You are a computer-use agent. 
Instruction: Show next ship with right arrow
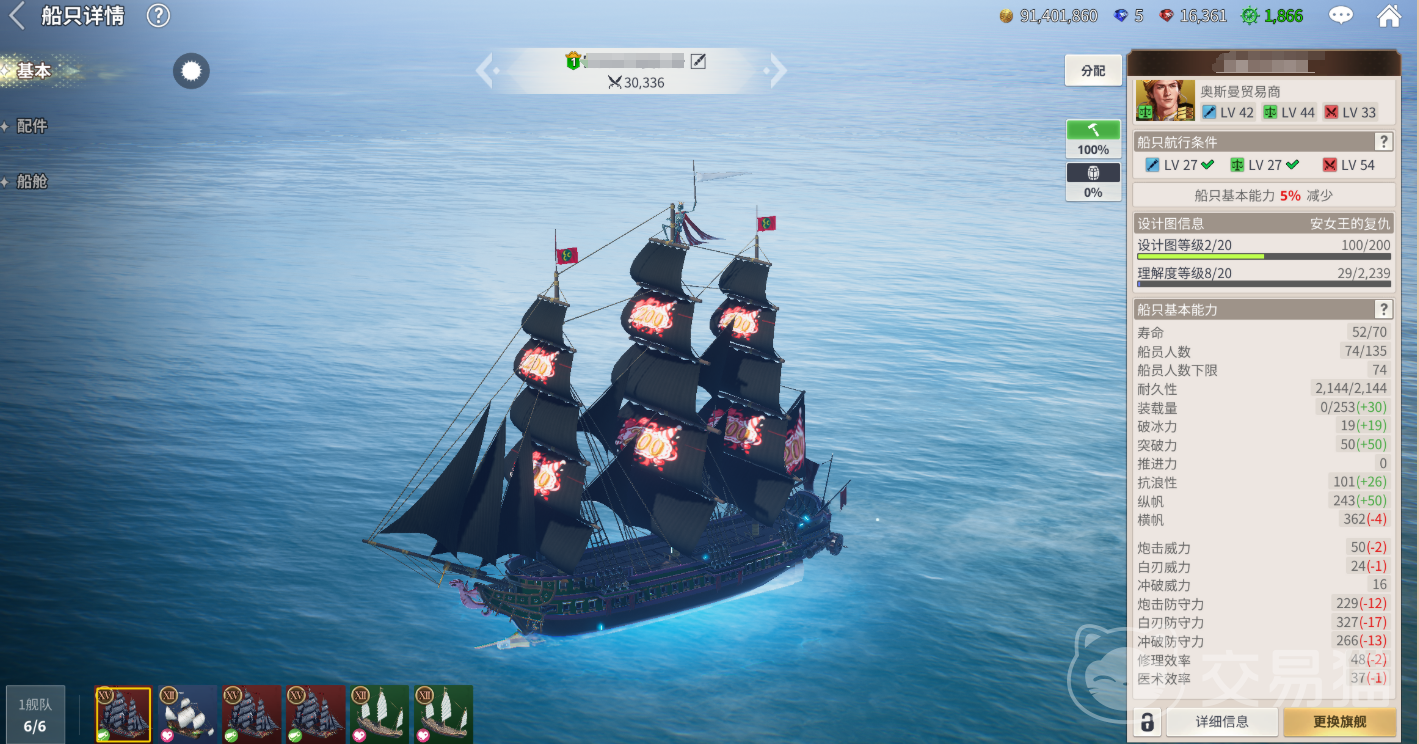(777, 71)
